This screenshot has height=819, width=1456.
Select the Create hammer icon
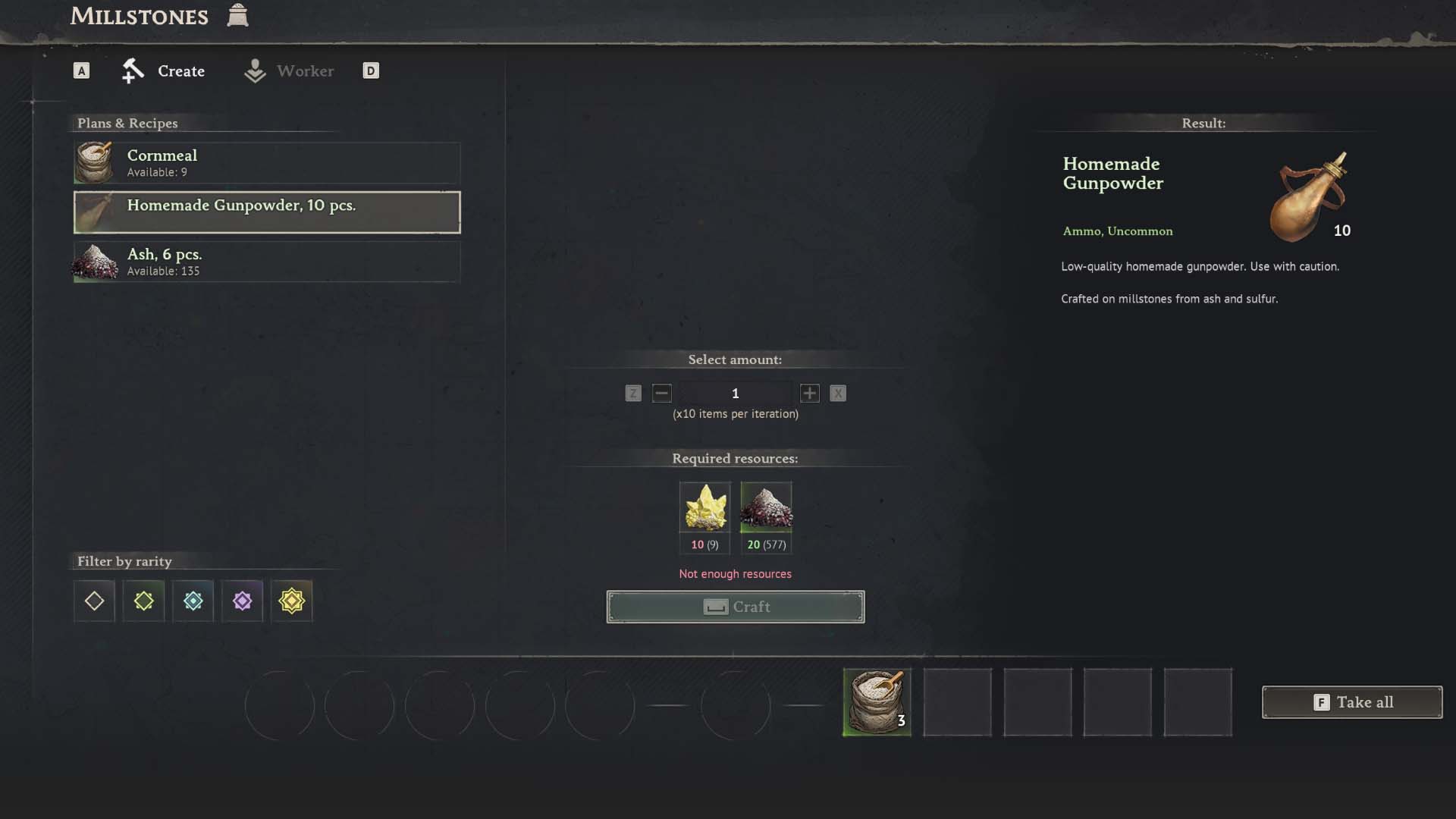133,71
